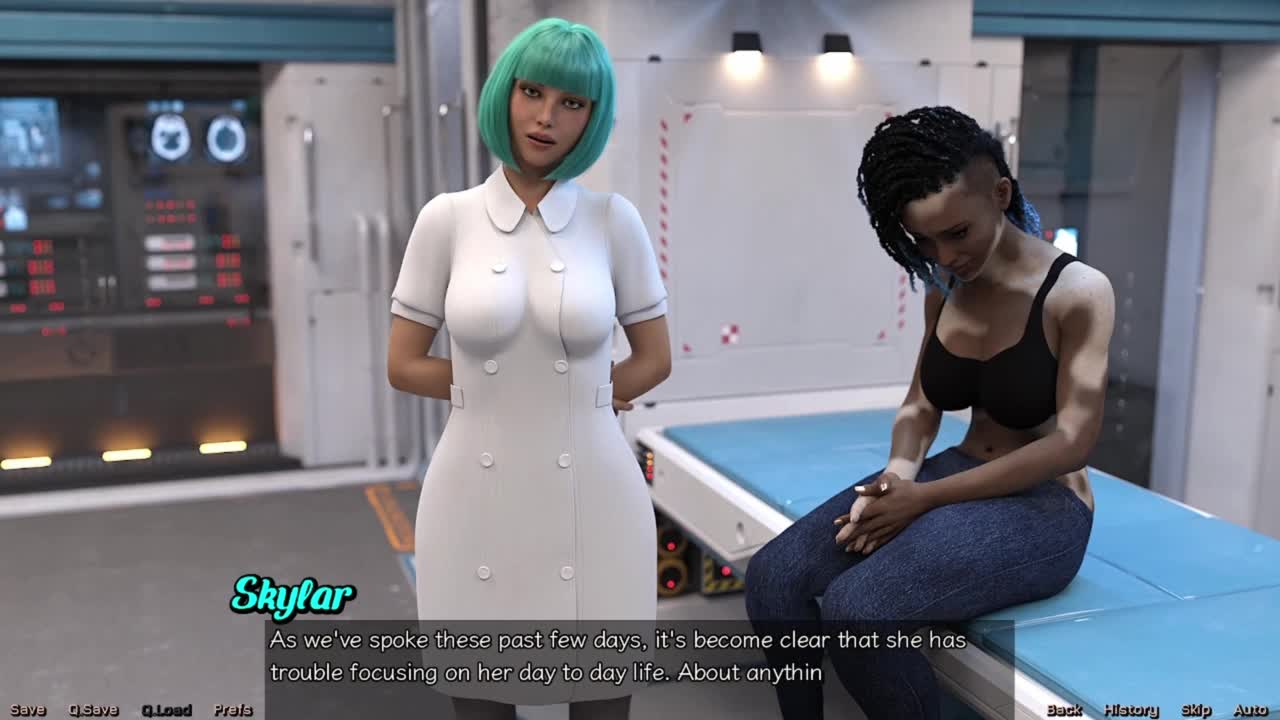Screen dimensions: 1280x720
Task: Go Back to previous dialogue line
Action: (1064, 710)
